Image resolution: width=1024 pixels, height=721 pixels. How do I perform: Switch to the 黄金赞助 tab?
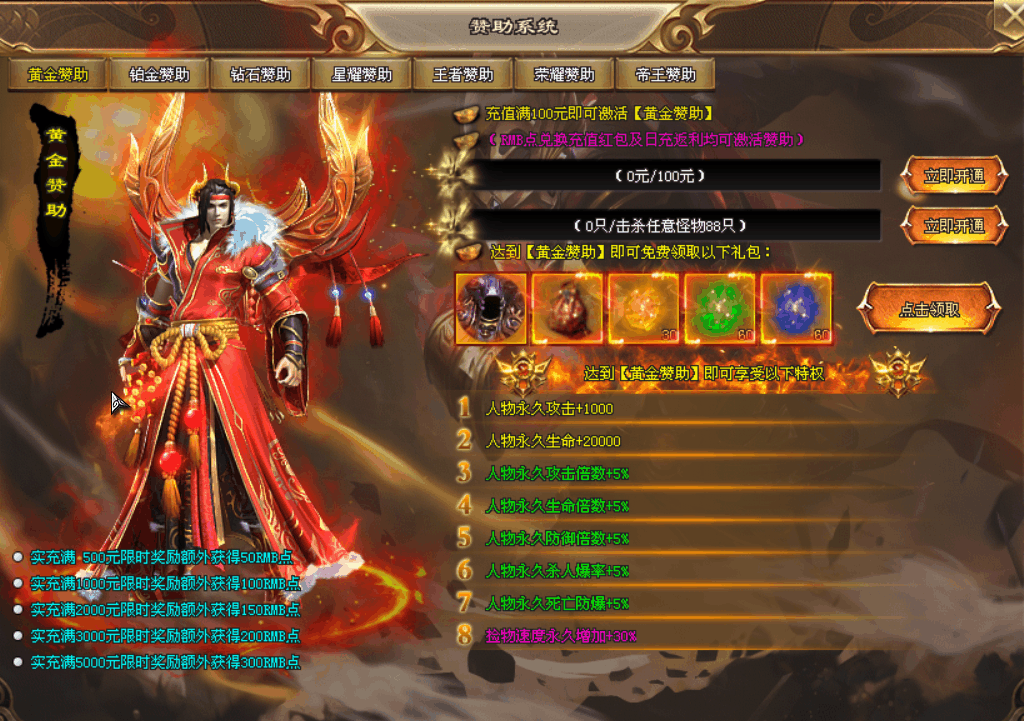point(58,75)
